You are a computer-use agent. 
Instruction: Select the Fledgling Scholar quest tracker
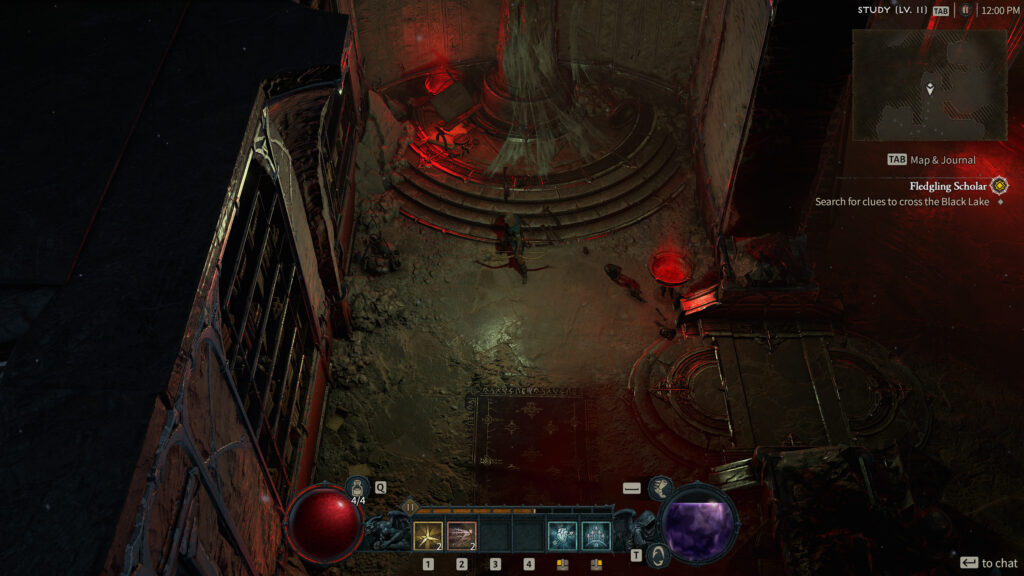(949, 186)
